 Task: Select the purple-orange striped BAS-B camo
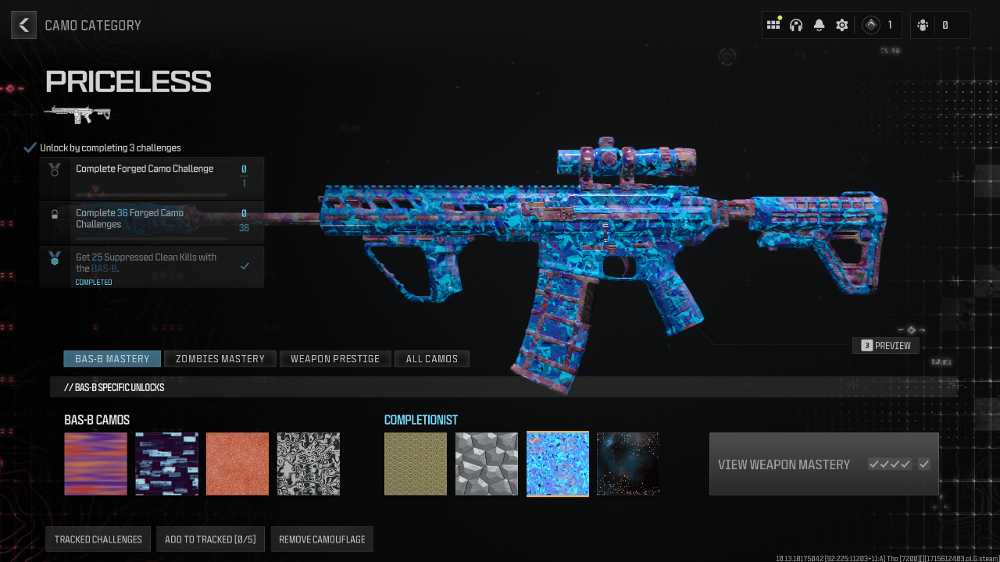(96, 464)
